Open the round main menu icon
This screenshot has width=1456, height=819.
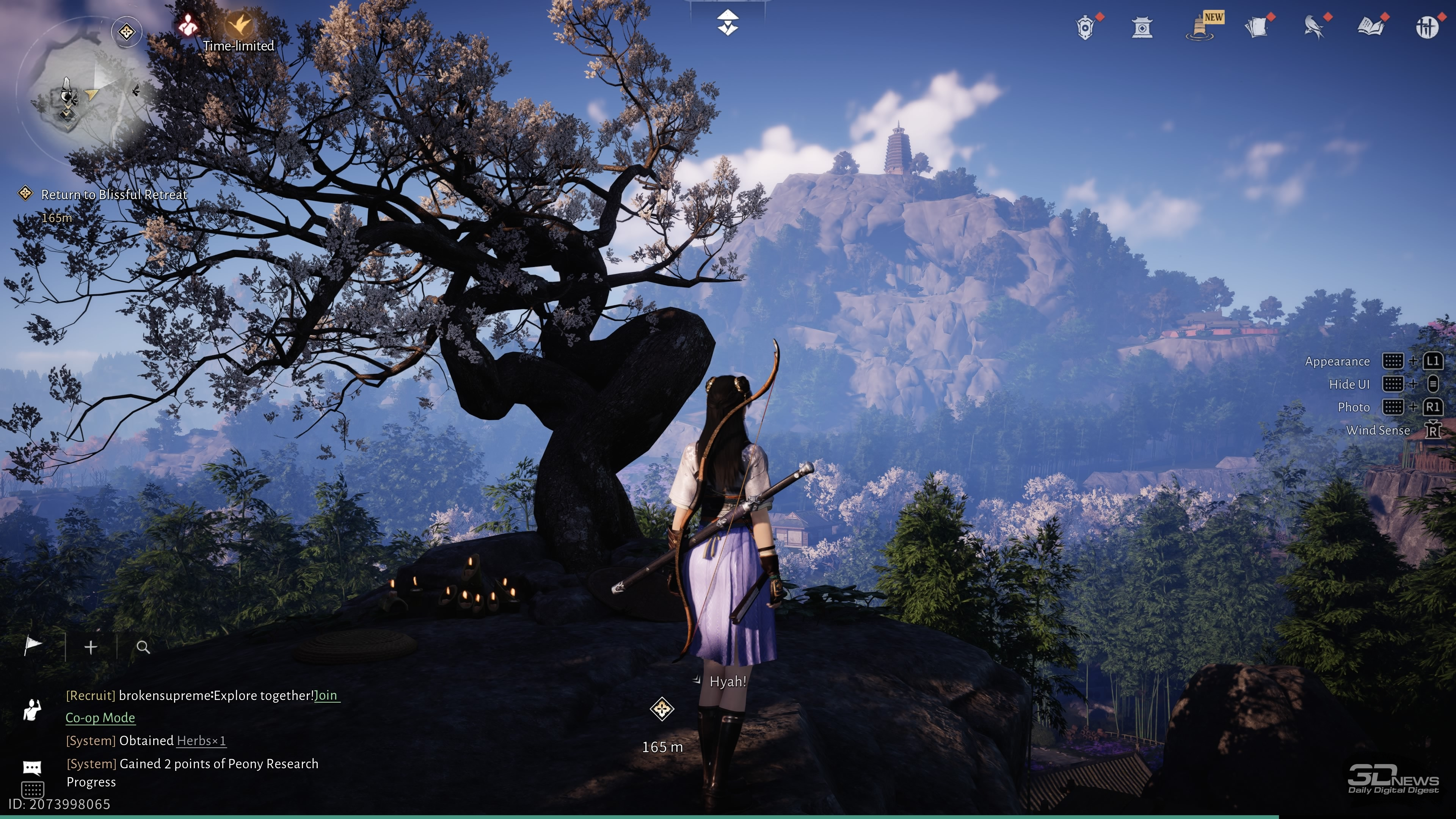point(1426,27)
